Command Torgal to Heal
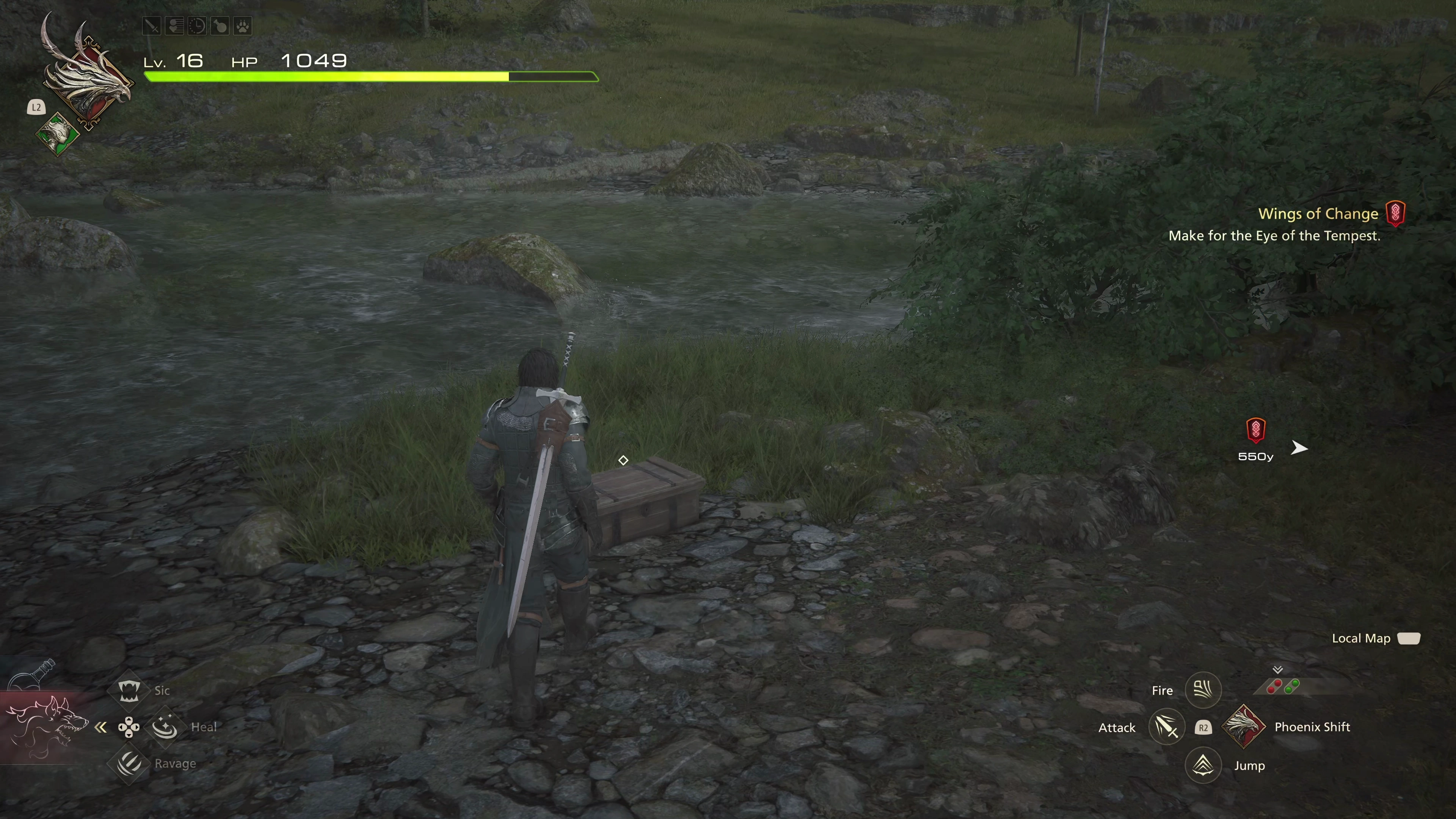 pyautogui.click(x=165, y=727)
